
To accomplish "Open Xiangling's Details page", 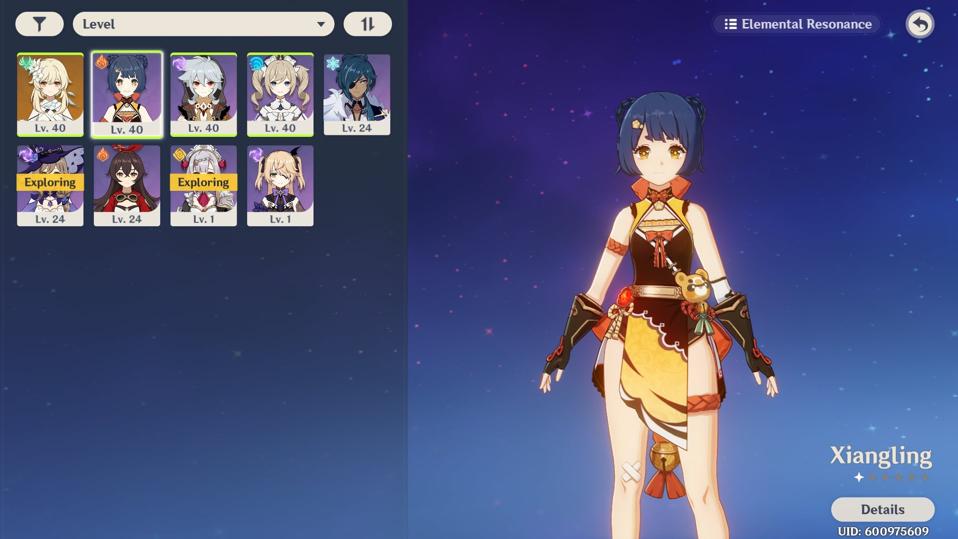I will 882,509.
